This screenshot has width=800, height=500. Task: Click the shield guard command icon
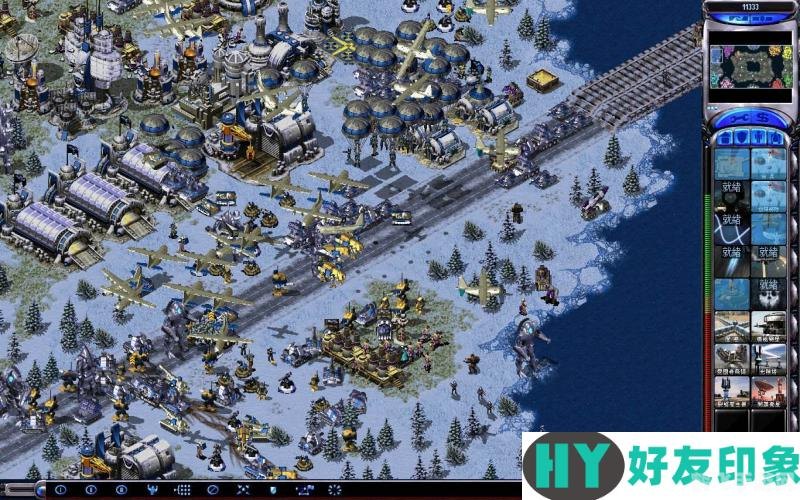coord(271,490)
